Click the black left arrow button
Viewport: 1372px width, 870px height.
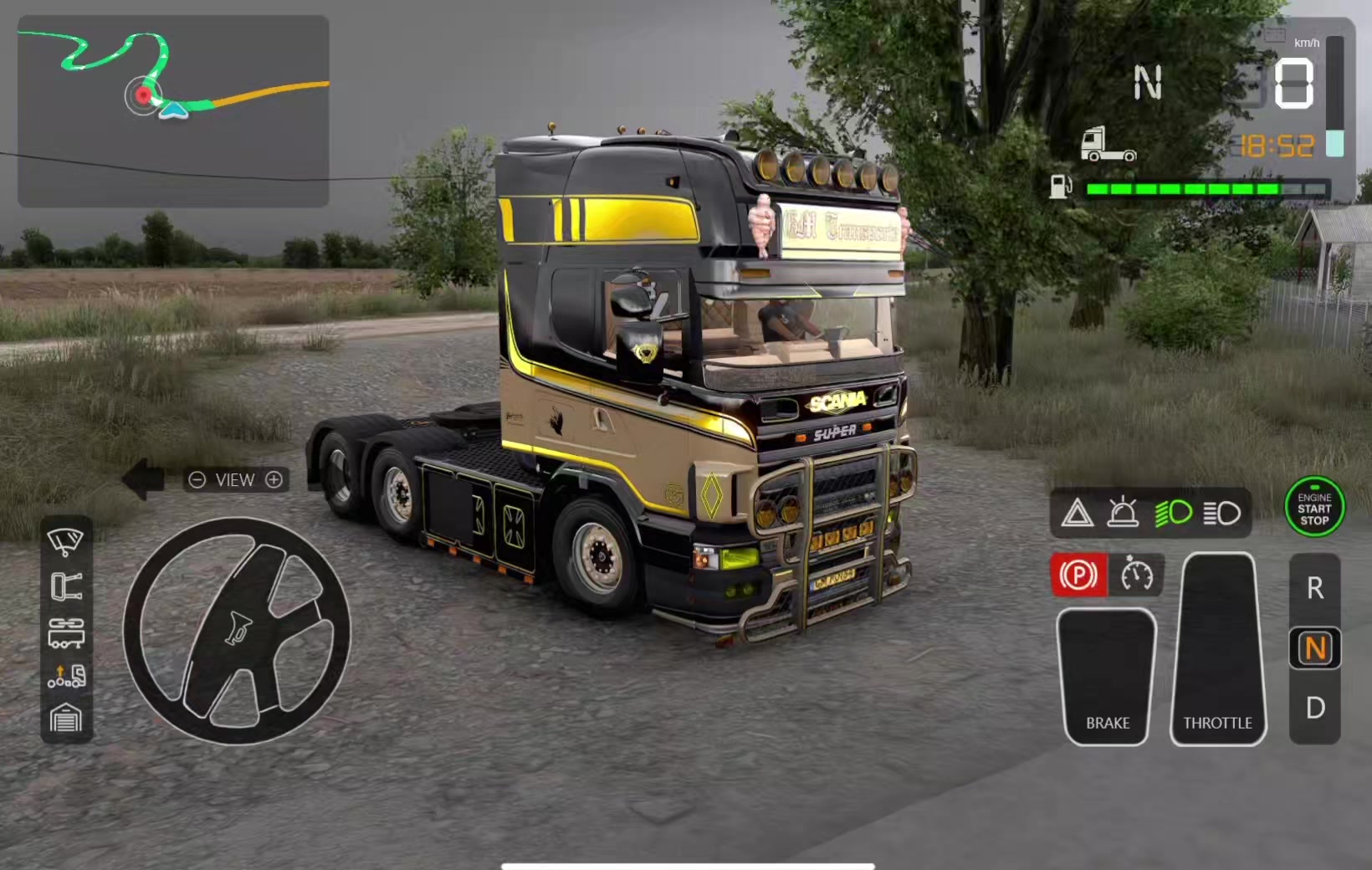tap(144, 479)
